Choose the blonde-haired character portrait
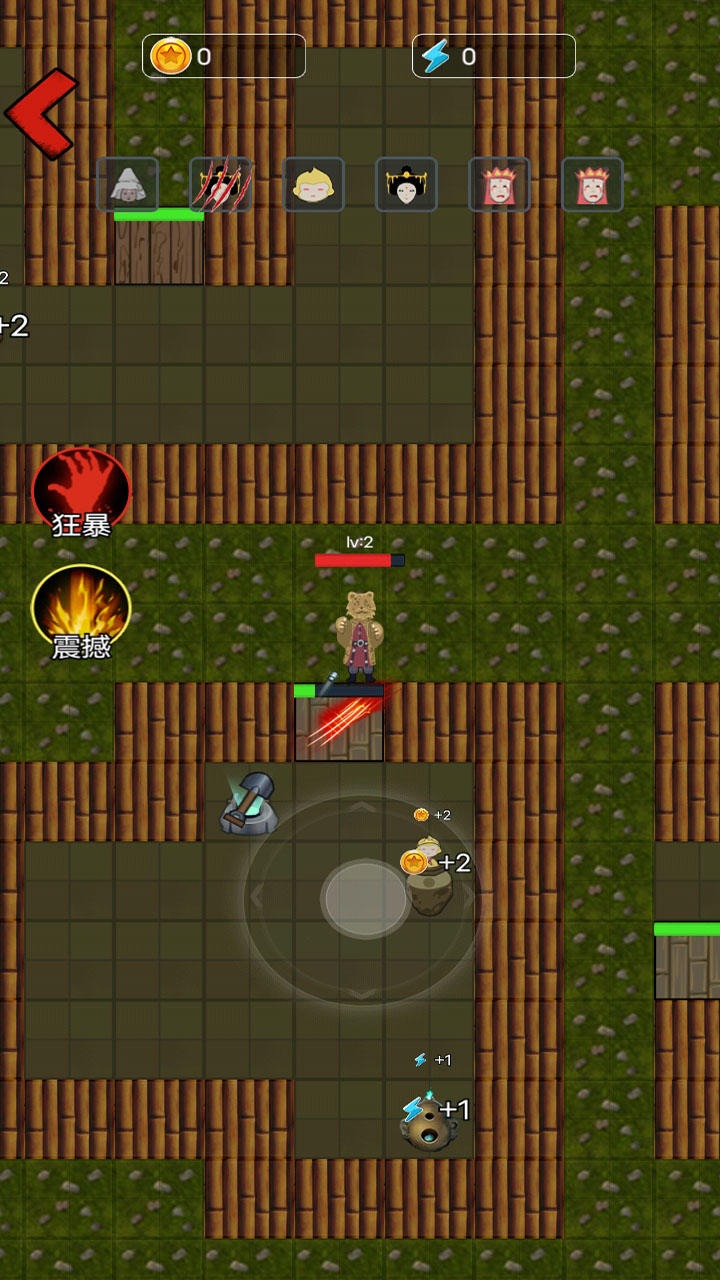The image size is (720, 1280). click(313, 185)
